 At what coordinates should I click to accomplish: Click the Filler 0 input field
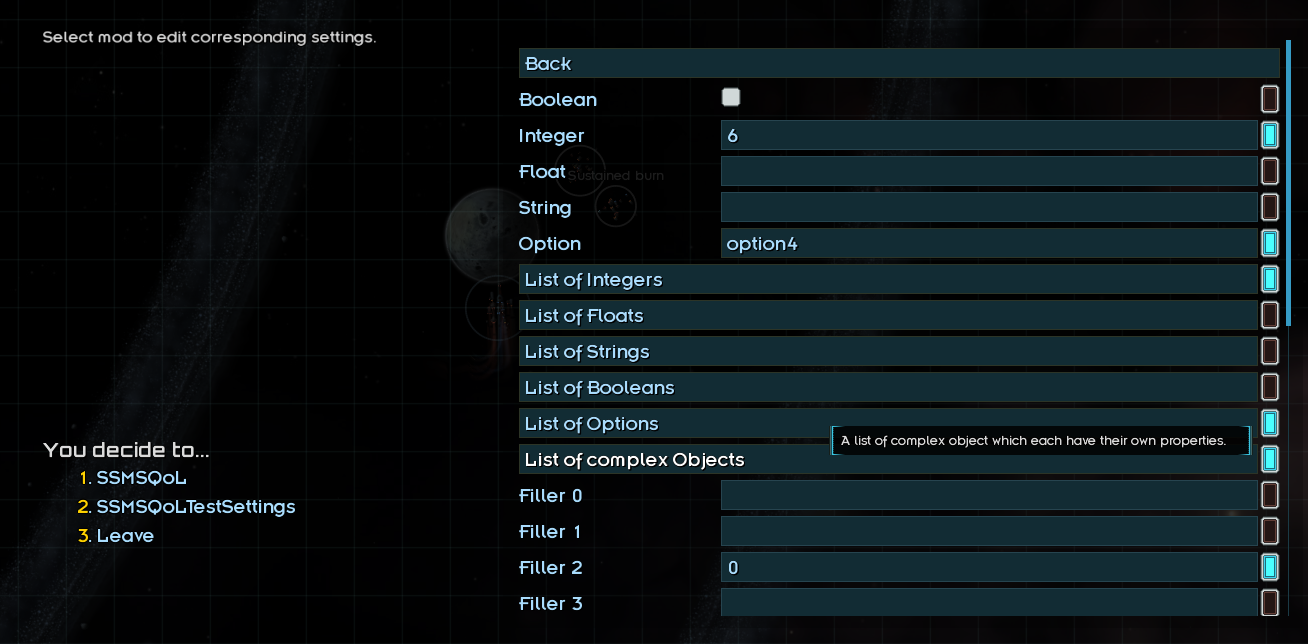[988, 495]
